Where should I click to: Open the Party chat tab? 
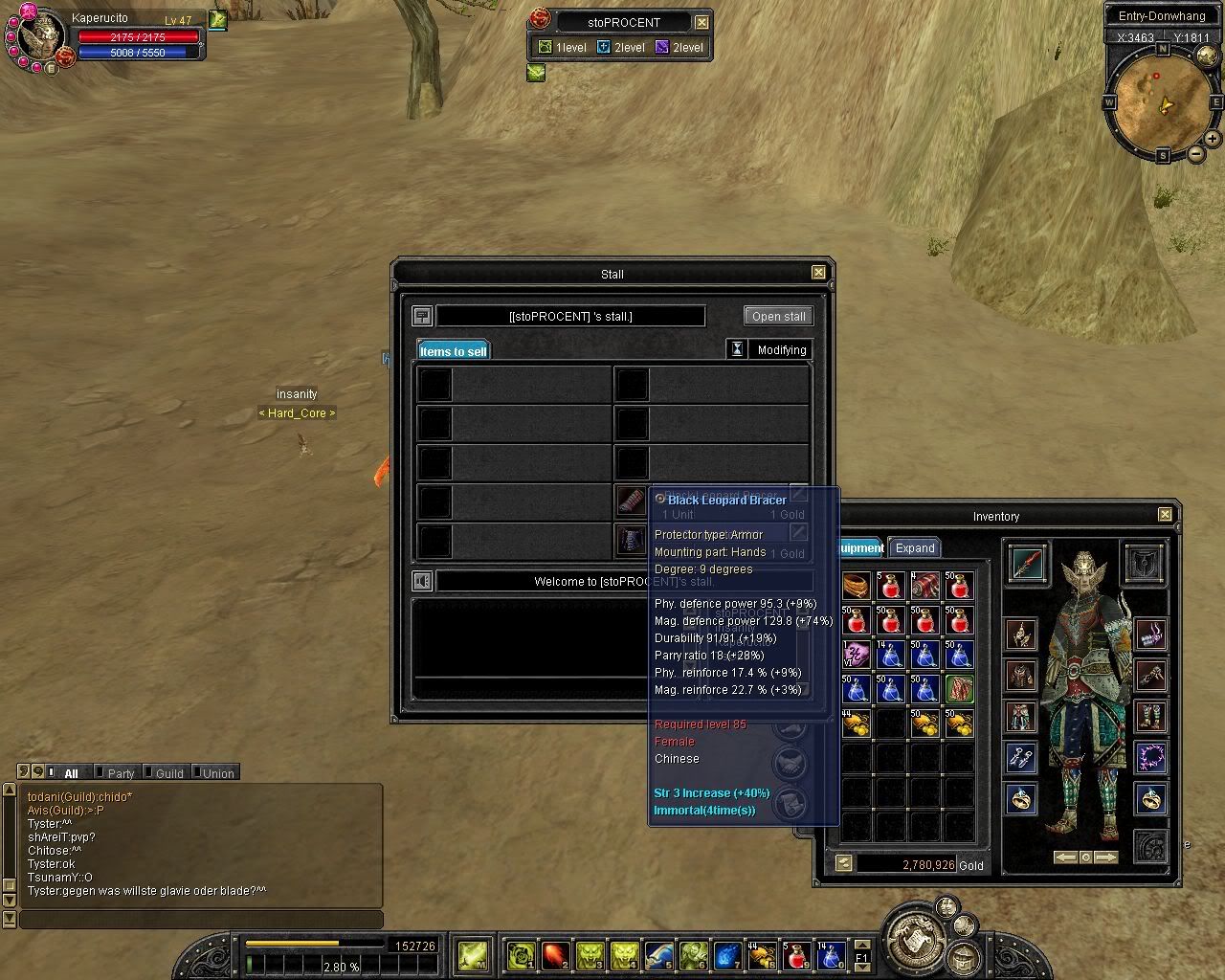click(121, 773)
